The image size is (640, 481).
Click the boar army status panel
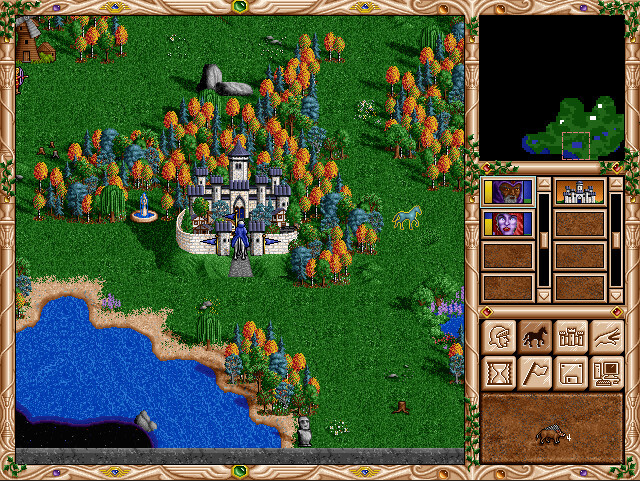[552, 428]
